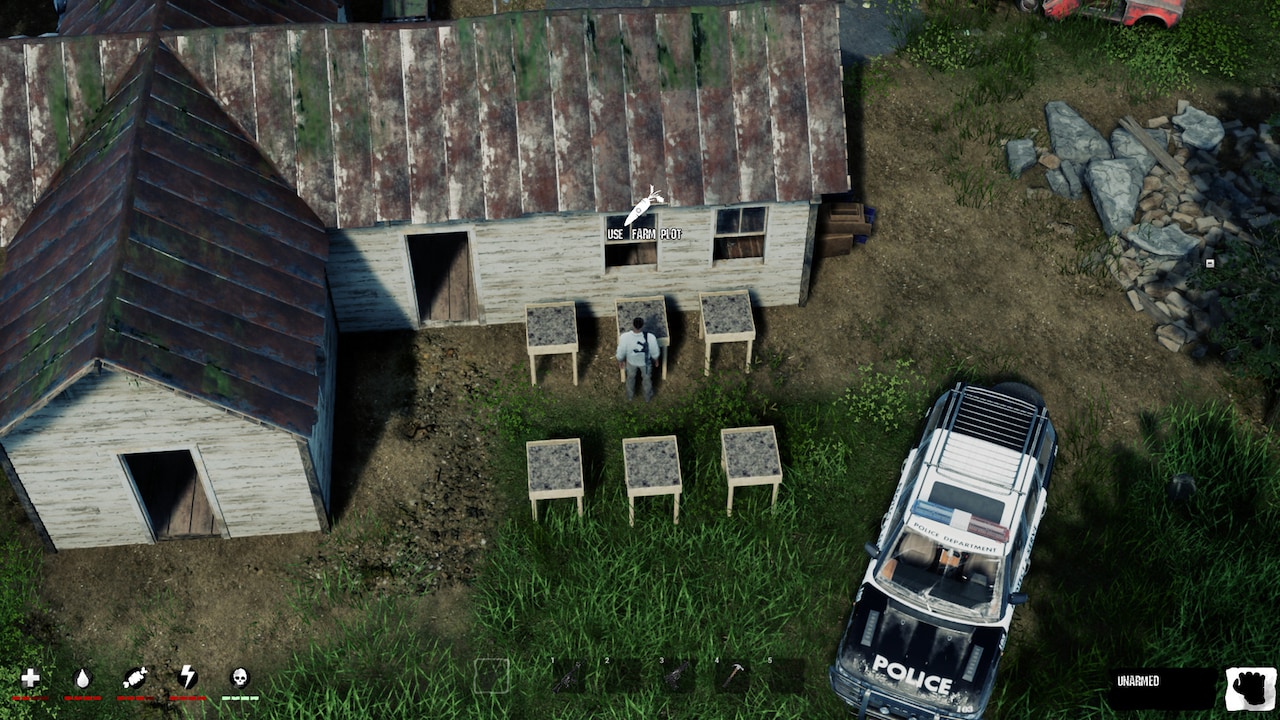This screenshot has height=720, width=1280.
Task: Click the lightning bolt energy icon
Action: tap(188, 676)
